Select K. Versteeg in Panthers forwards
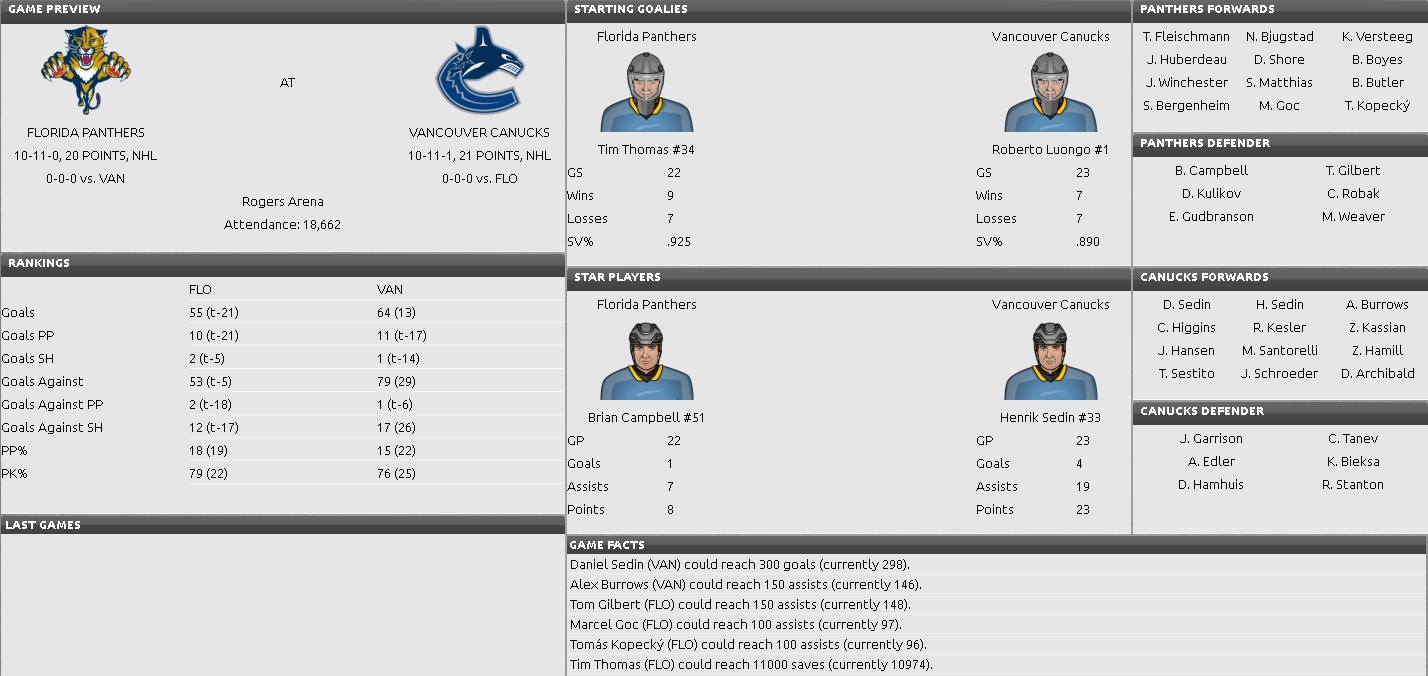 coord(1377,36)
